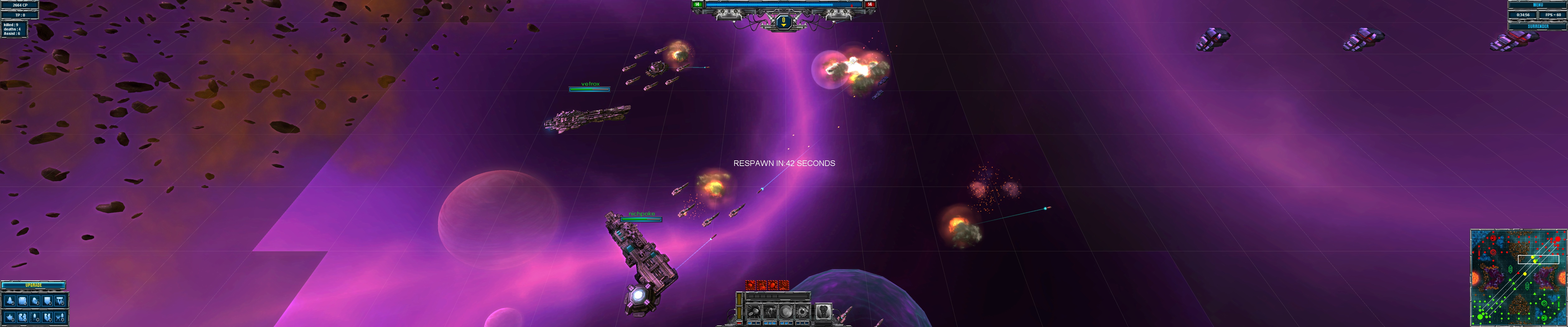Choose the armor plate upgrade icon
This screenshot has height=327, width=1568.
point(22,301)
